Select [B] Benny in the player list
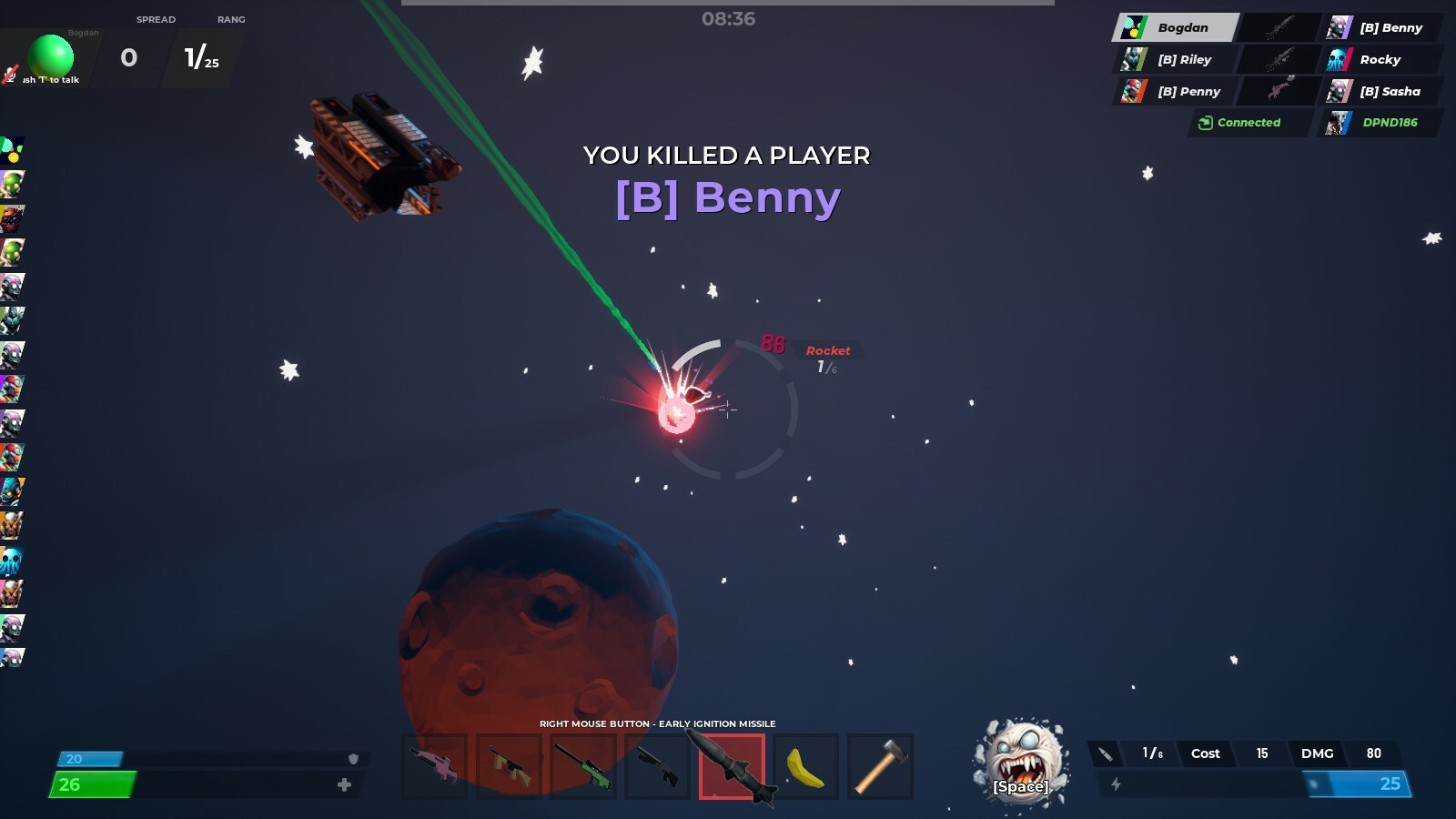Screen dimensions: 1456x819 (x=1388, y=27)
